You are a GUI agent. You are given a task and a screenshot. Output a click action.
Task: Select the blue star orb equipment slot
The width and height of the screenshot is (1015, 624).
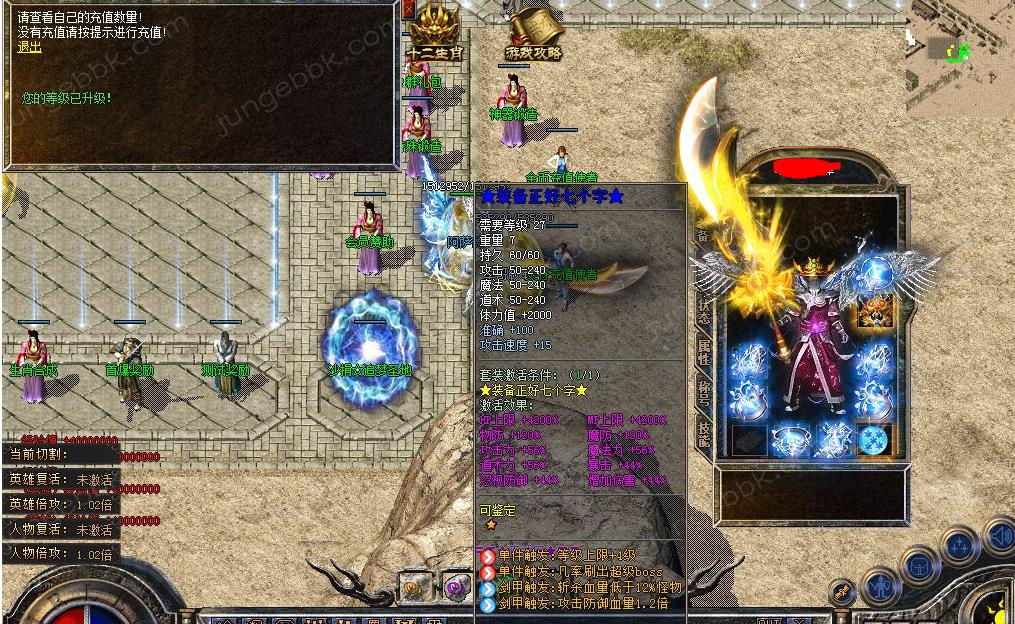875,440
